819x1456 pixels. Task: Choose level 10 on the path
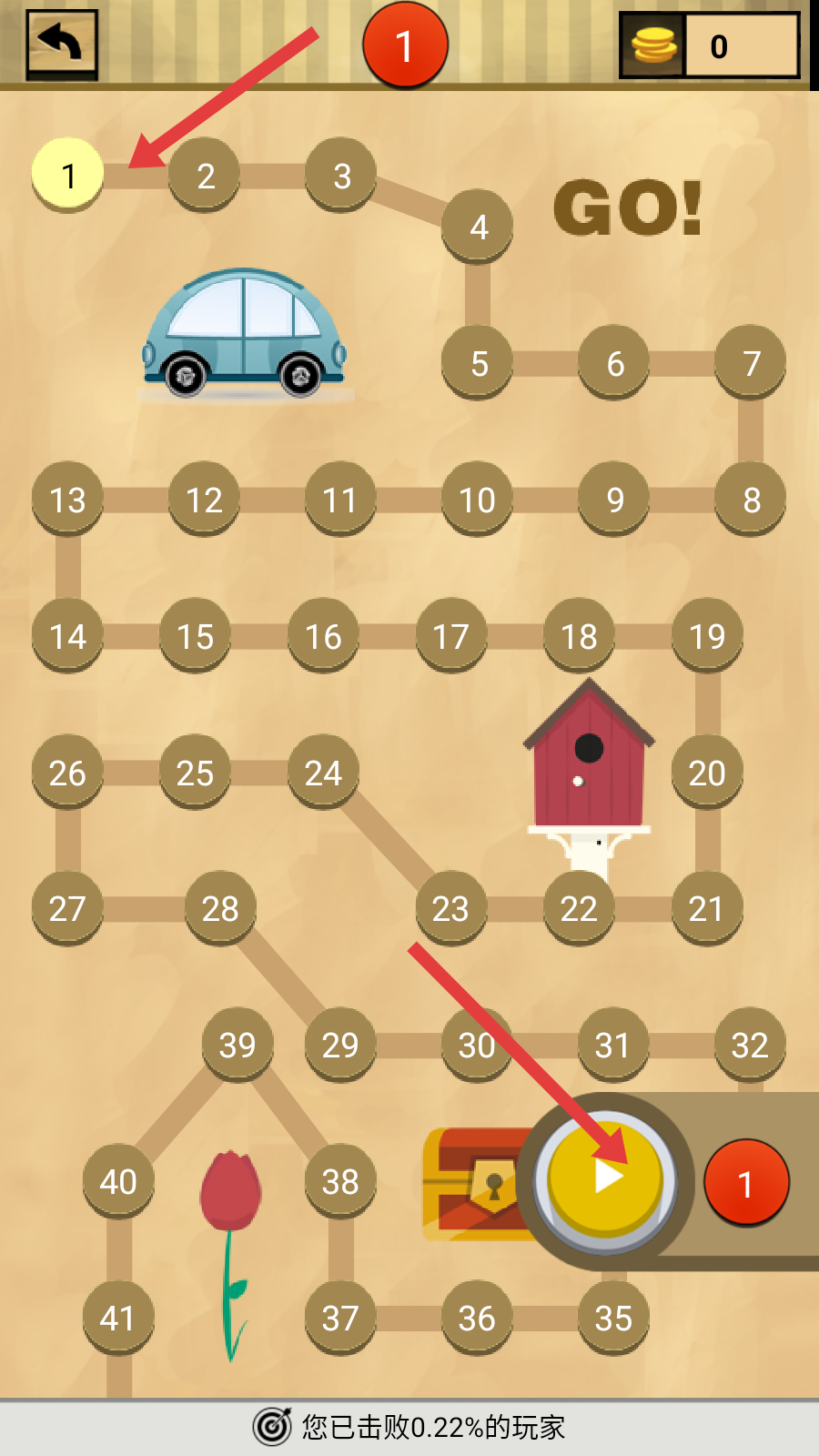pyautogui.click(x=477, y=499)
